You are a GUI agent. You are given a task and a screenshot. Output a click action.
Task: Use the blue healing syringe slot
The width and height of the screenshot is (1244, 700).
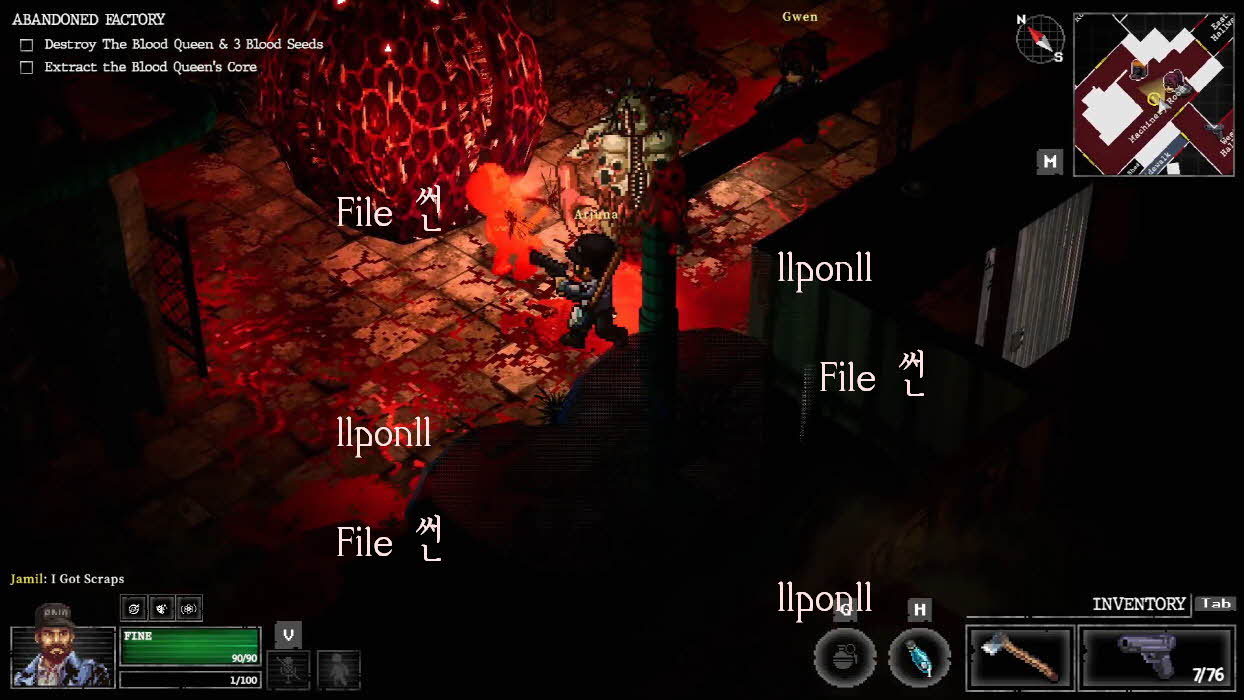pyautogui.click(x=919, y=657)
